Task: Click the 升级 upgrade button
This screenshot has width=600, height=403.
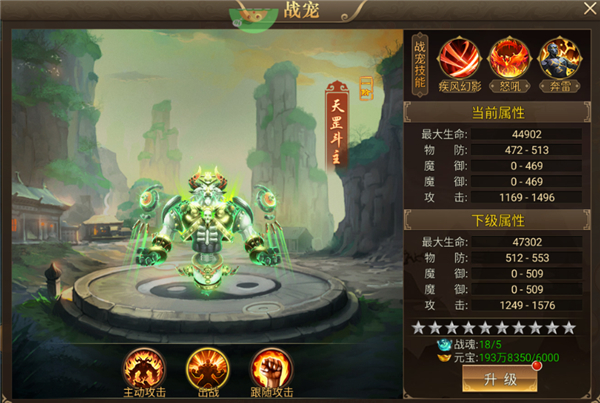Action: [499, 380]
